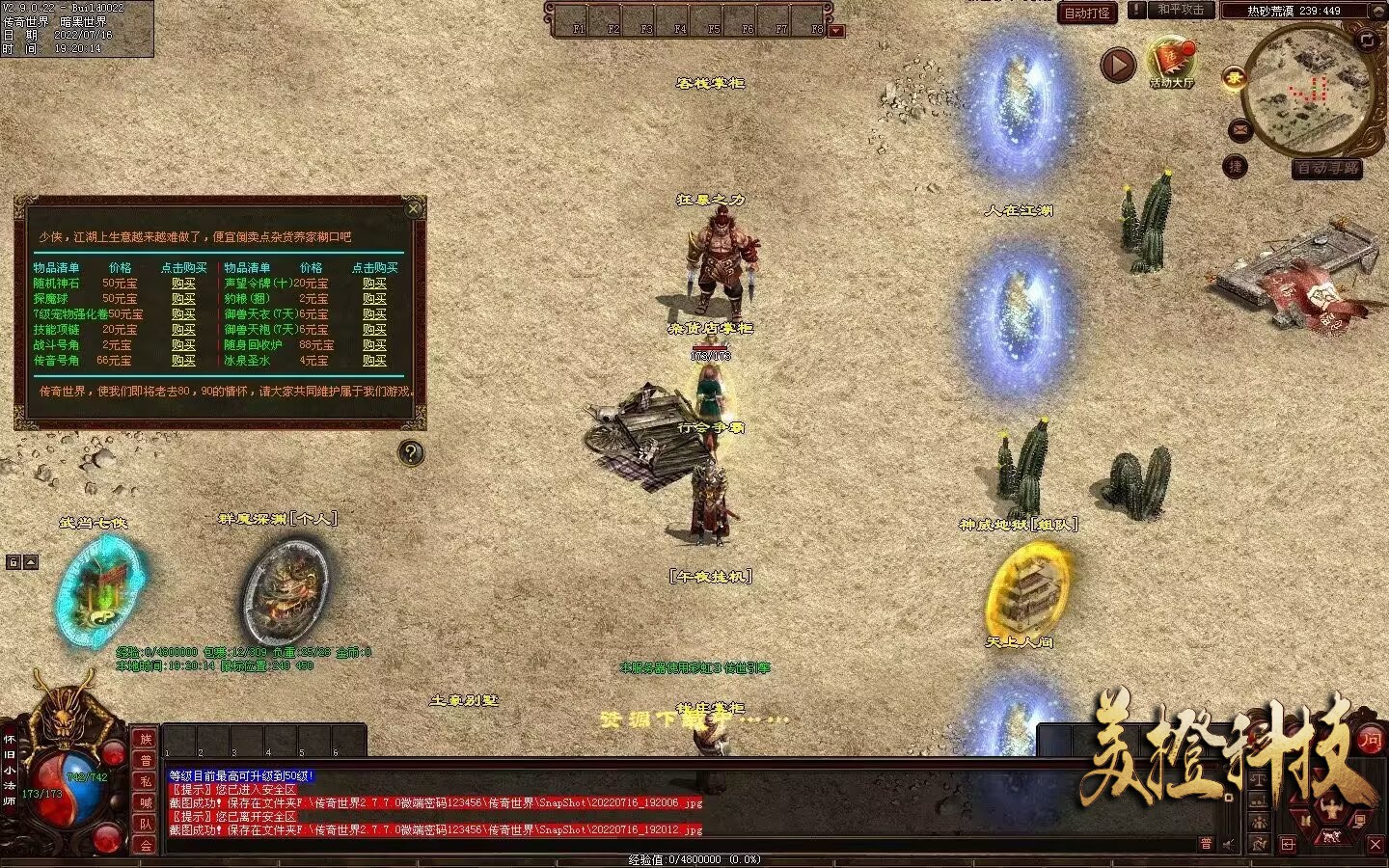Toggle 自动打怪 auto-fight button
The width and height of the screenshot is (1389, 868).
(x=1087, y=13)
